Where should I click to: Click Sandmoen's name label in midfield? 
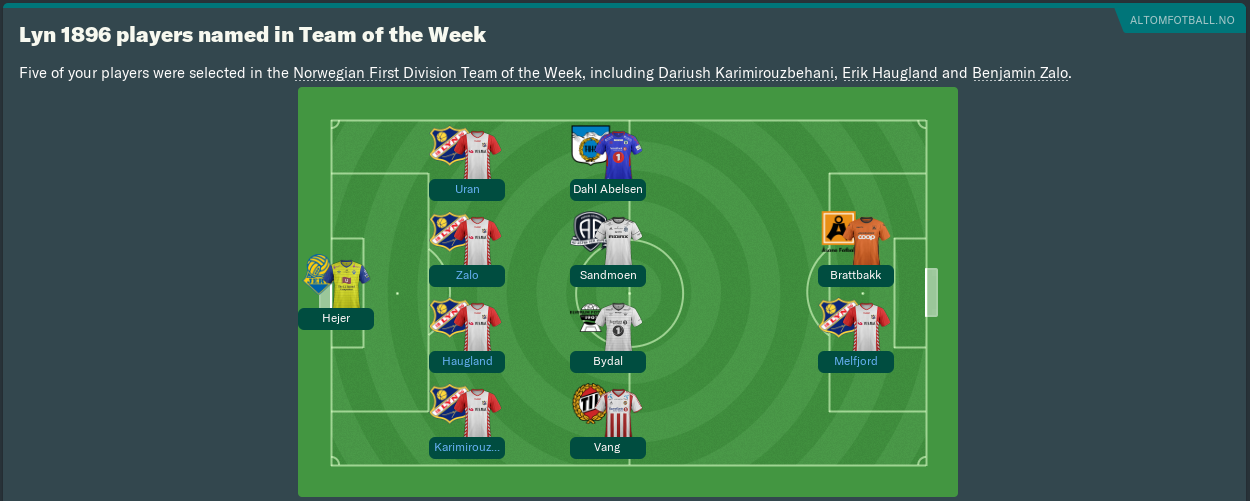(608, 276)
